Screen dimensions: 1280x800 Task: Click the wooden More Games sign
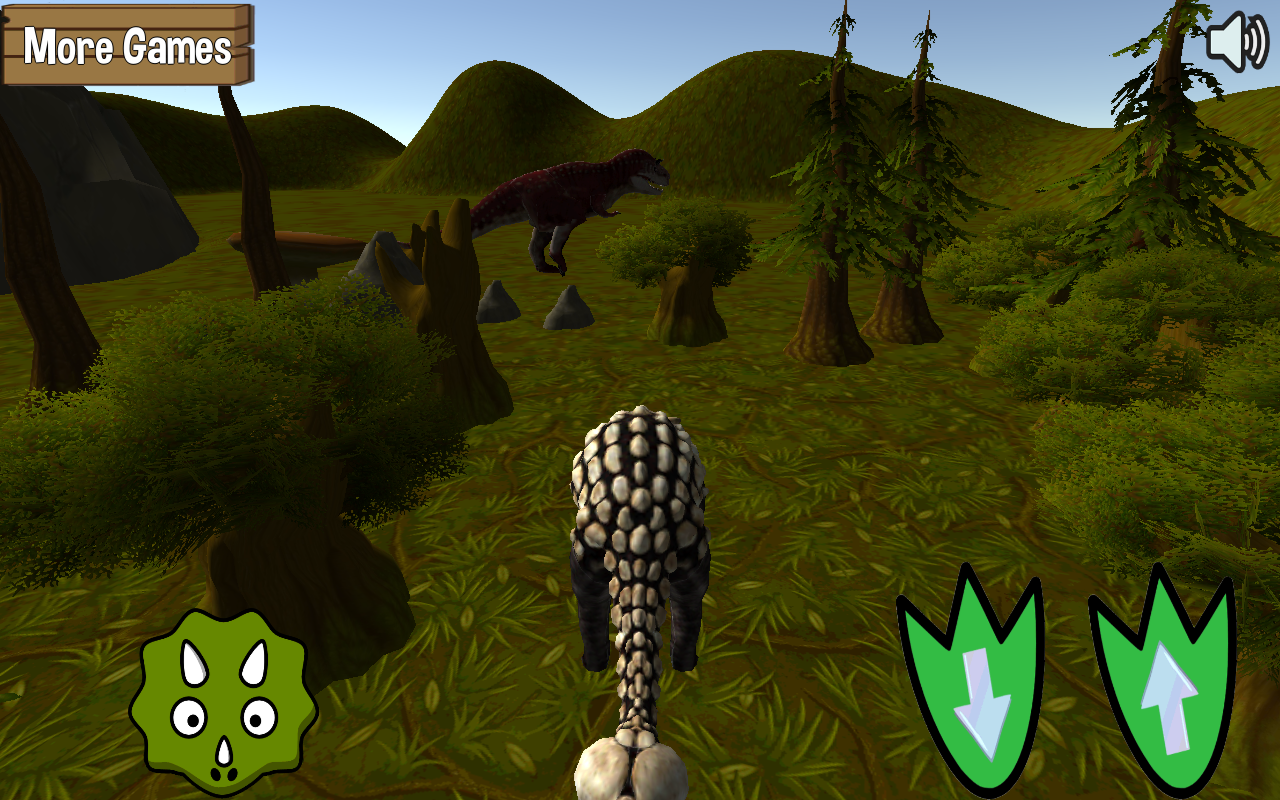pyautogui.click(x=128, y=46)
